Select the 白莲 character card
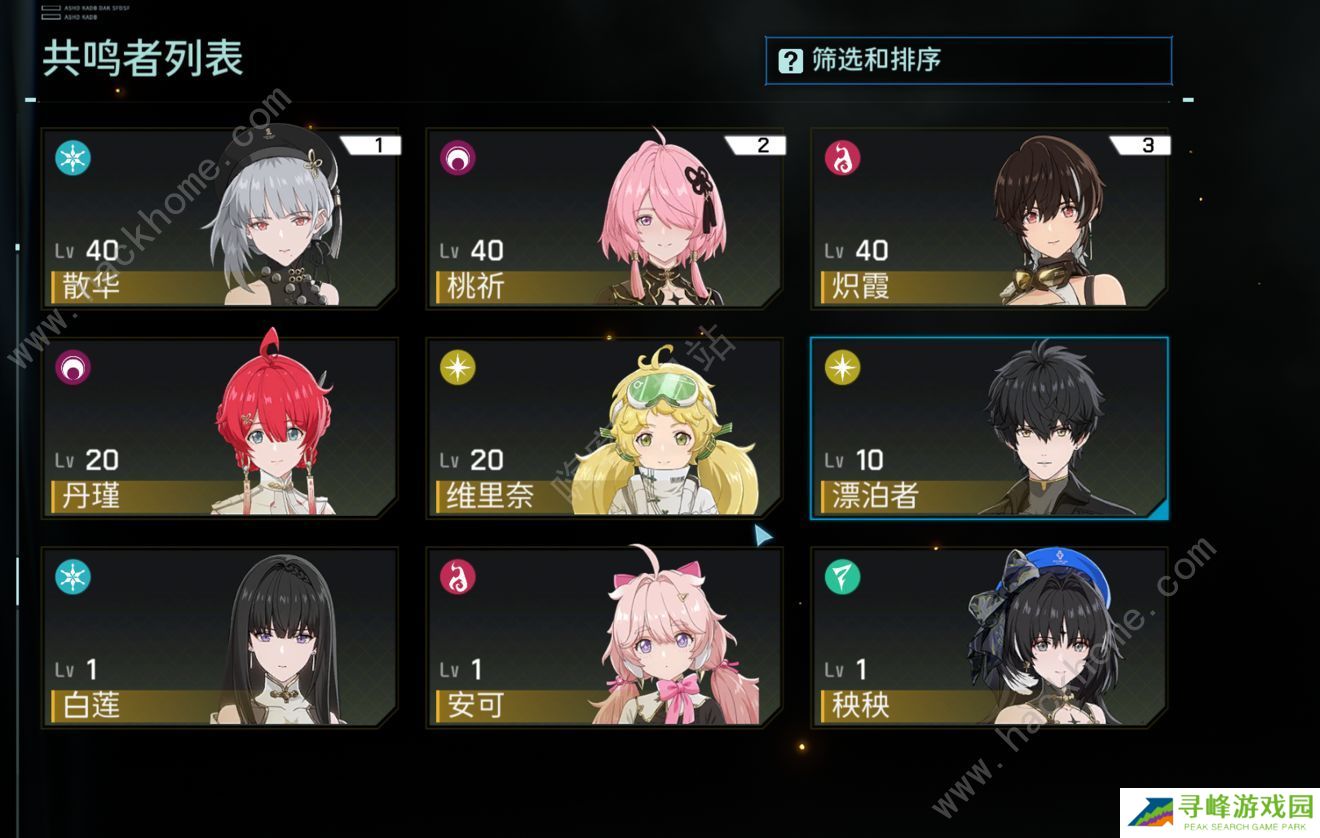The width and height of the screenshot is (1320, 838). [220, 637]
